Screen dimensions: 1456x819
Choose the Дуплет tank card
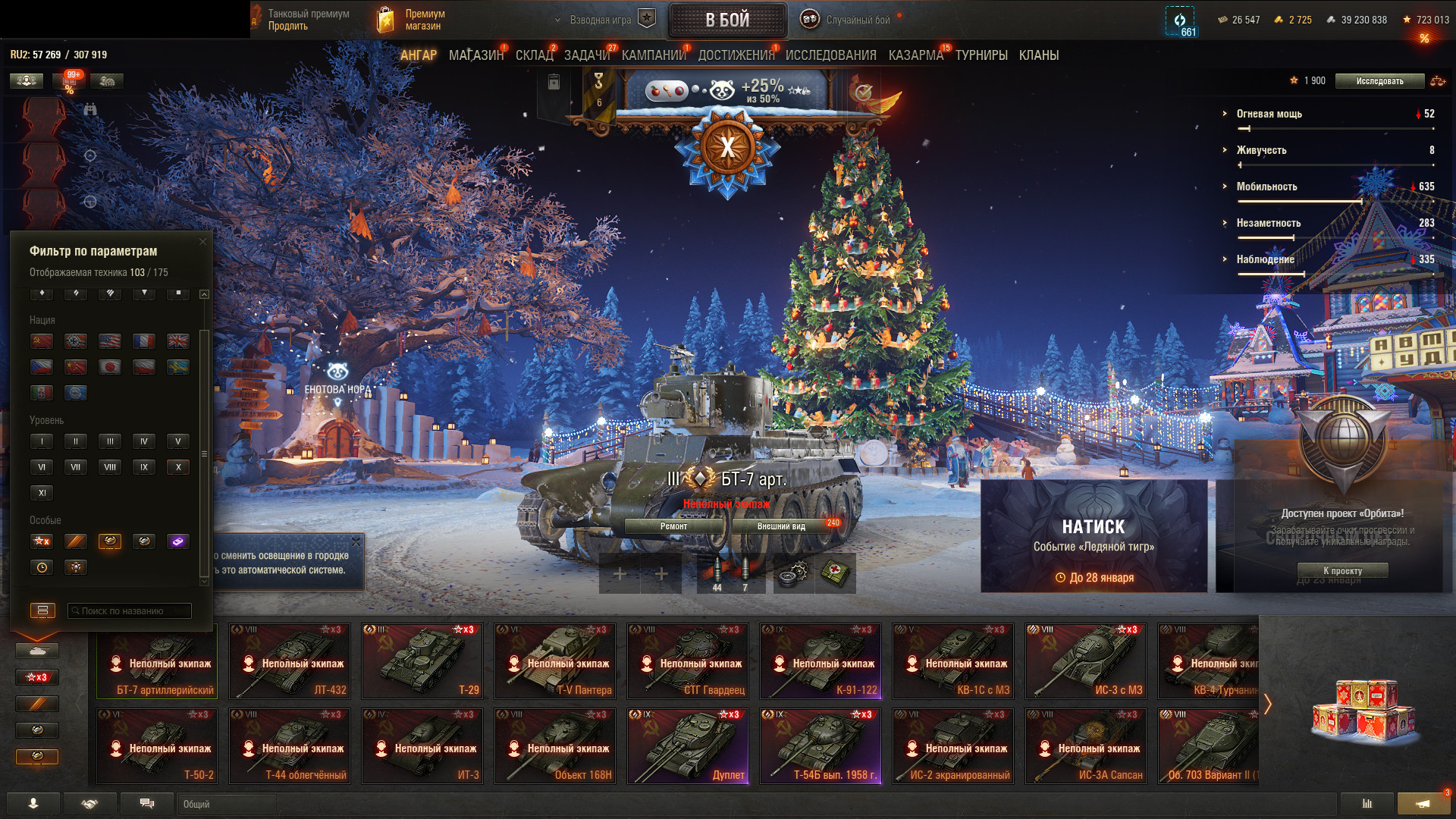[x=688, y=746]
